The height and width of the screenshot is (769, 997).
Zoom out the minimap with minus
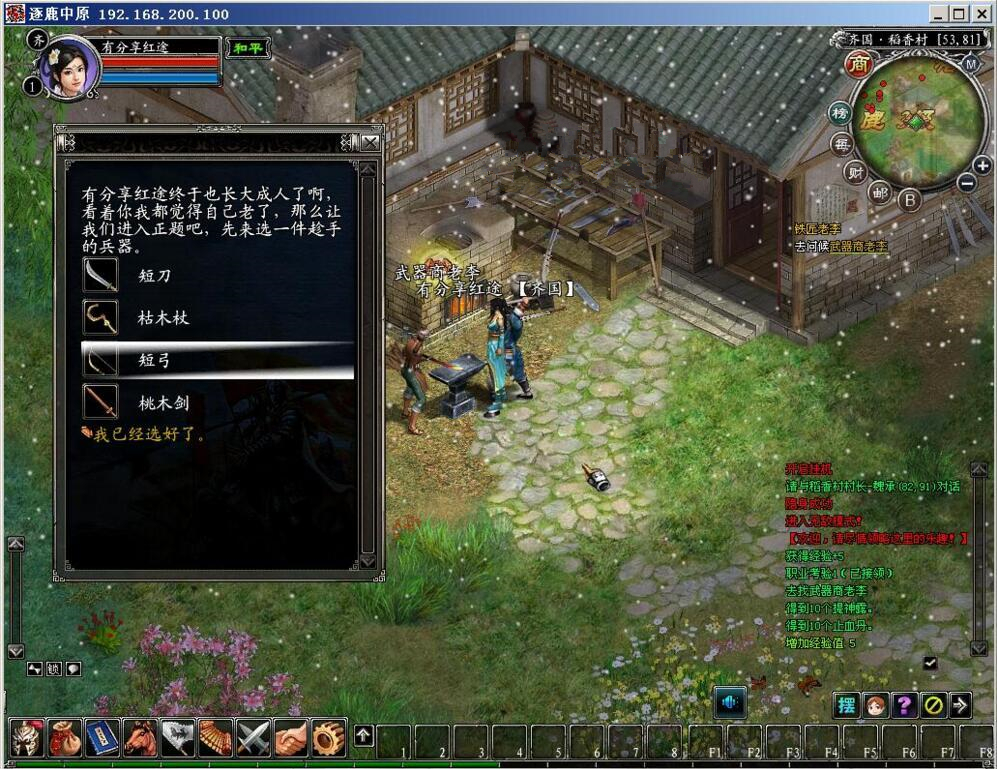(x=966, y=183)
